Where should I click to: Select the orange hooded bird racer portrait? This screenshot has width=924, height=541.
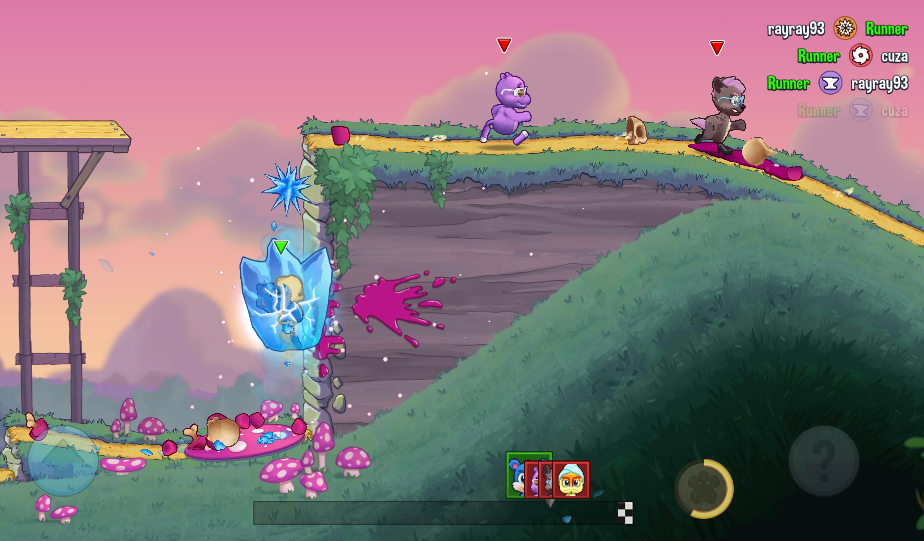(572, 480)
